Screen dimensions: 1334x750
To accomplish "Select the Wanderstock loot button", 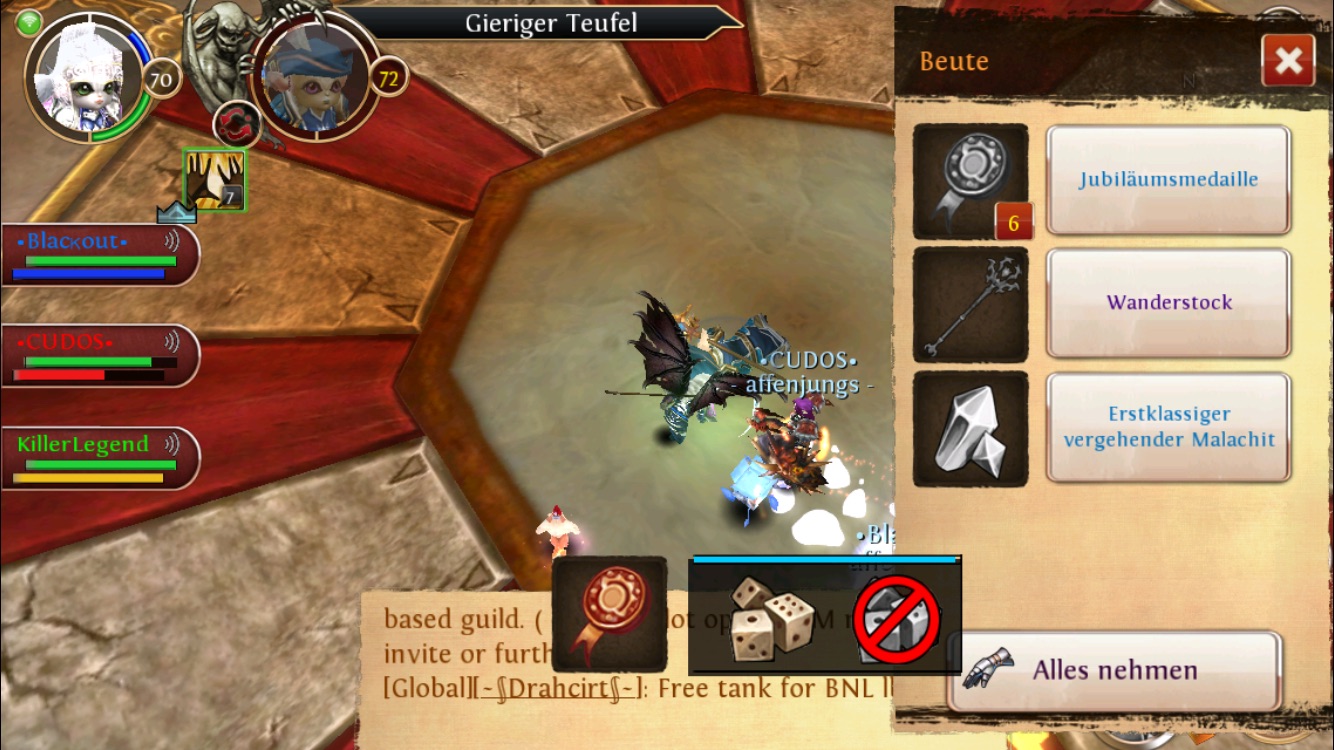I will 1168,303.
